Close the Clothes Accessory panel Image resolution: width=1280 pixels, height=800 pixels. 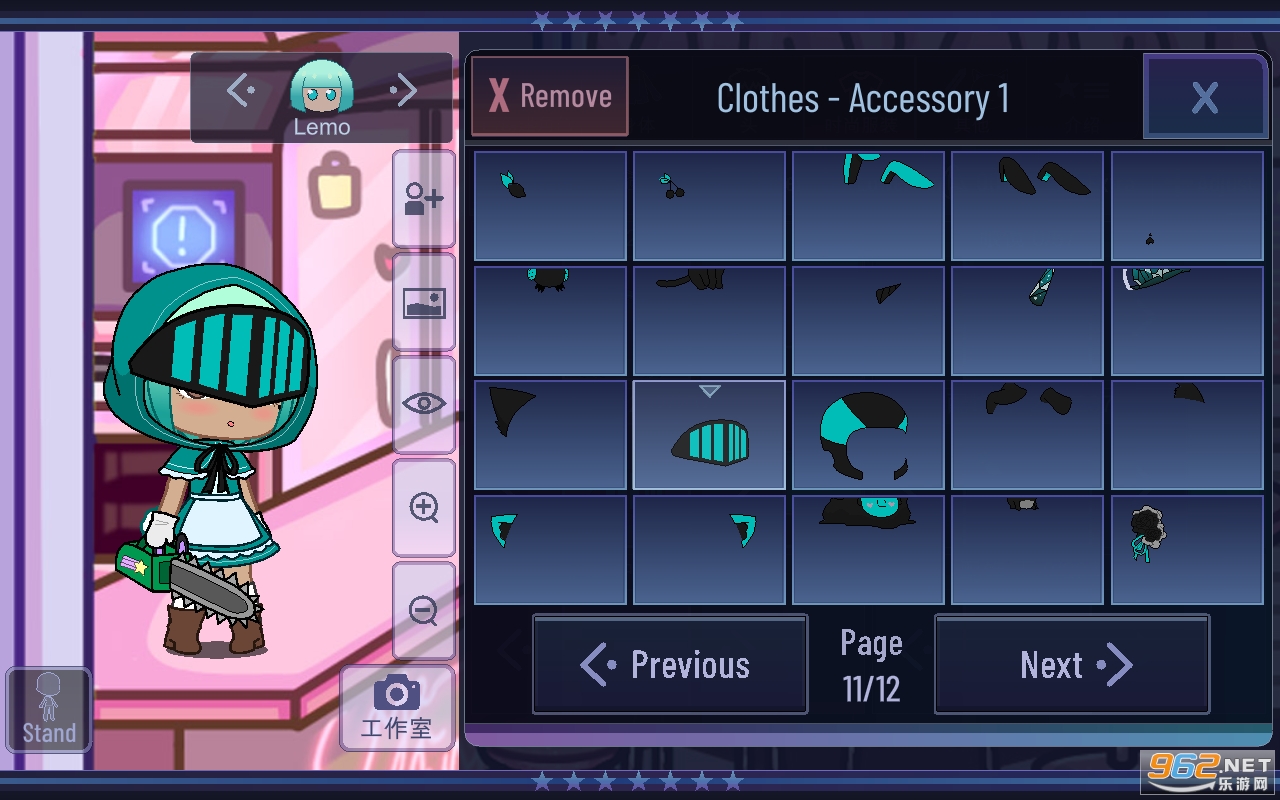tap(1204, 97)
